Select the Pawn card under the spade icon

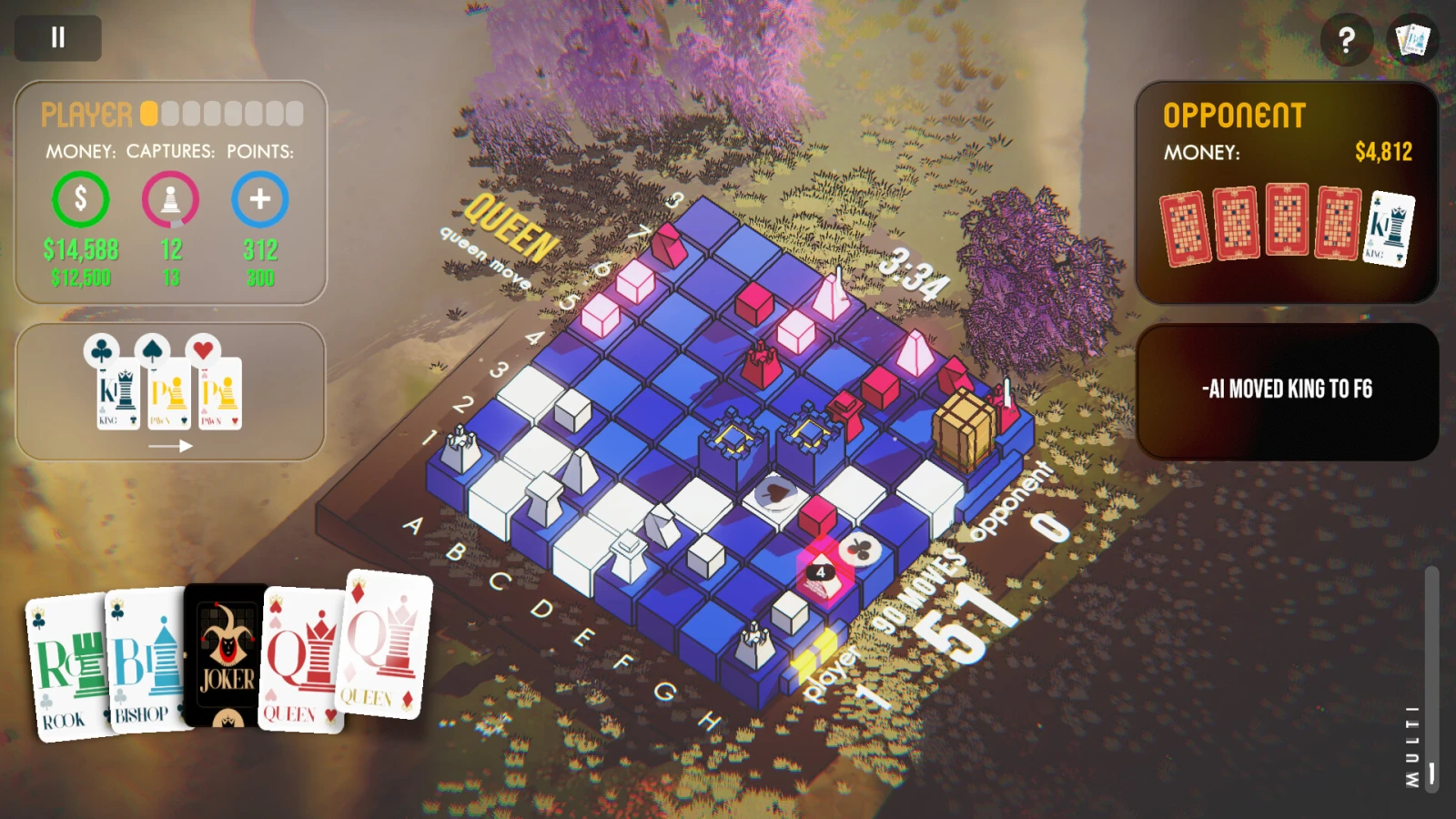pos(169,395)
